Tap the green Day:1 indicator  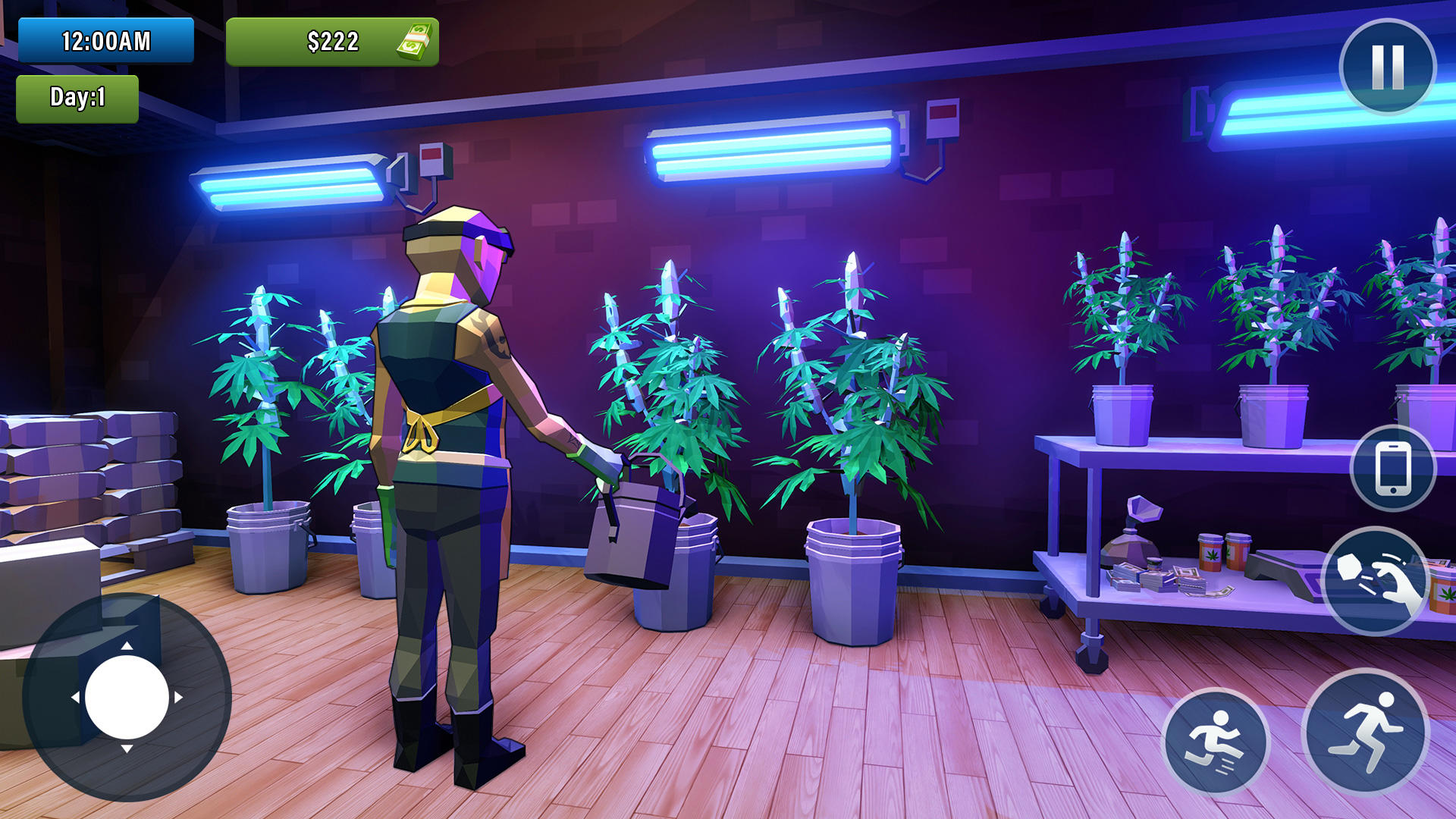tap(79, 98)
